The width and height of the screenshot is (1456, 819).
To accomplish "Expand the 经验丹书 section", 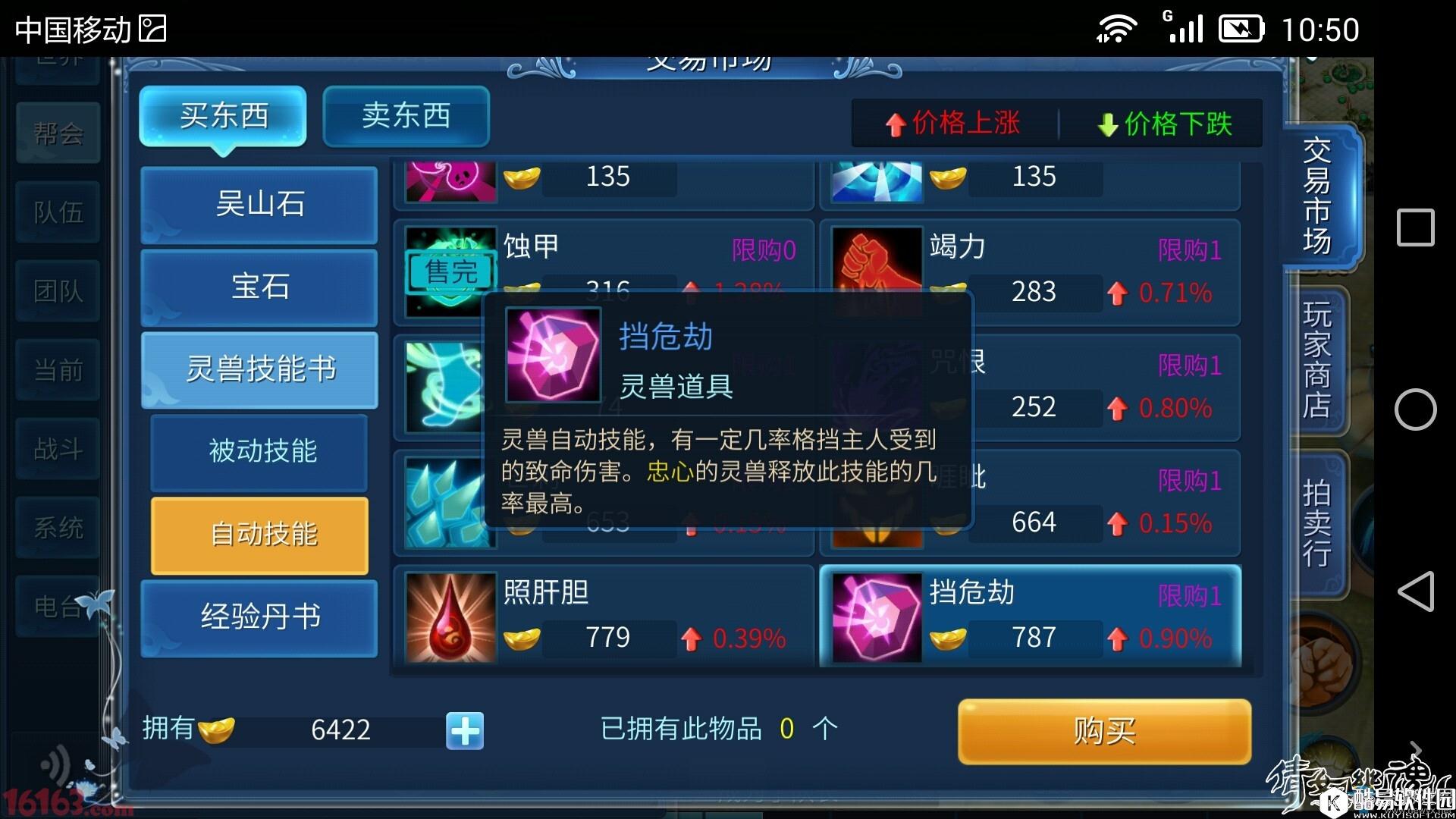I will (259, 617).
